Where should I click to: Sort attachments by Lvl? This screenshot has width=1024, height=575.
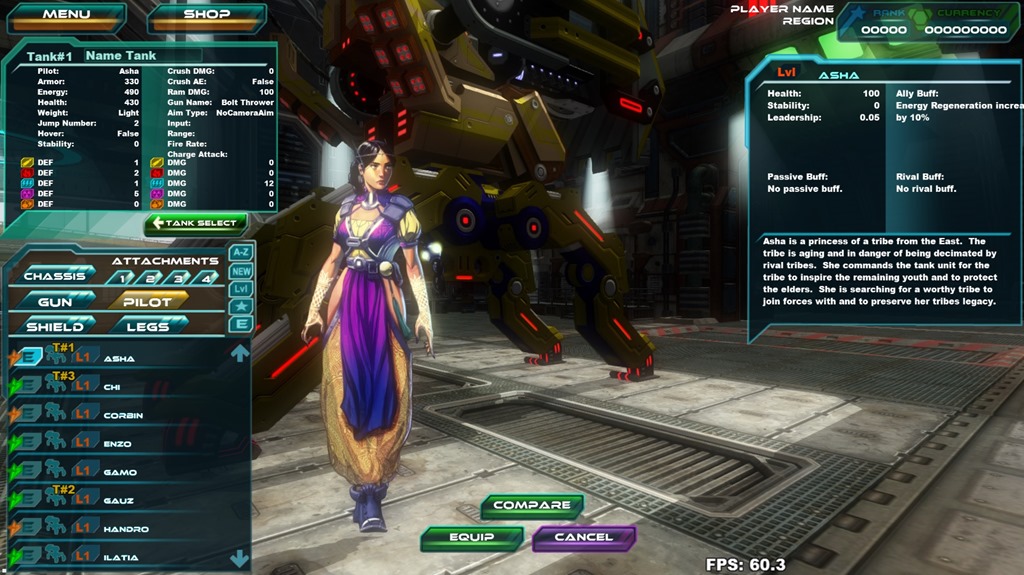pos(241,289)
